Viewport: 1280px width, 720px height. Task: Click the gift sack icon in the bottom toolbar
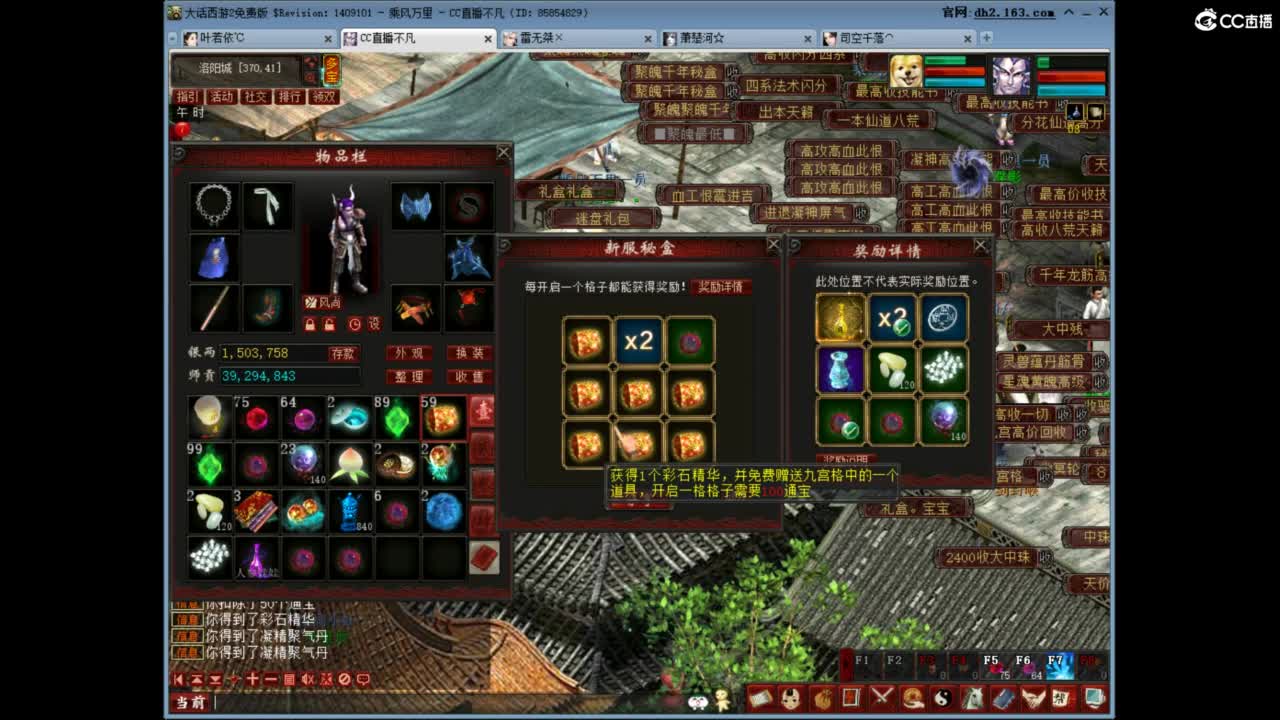click(x=824, y=698)
